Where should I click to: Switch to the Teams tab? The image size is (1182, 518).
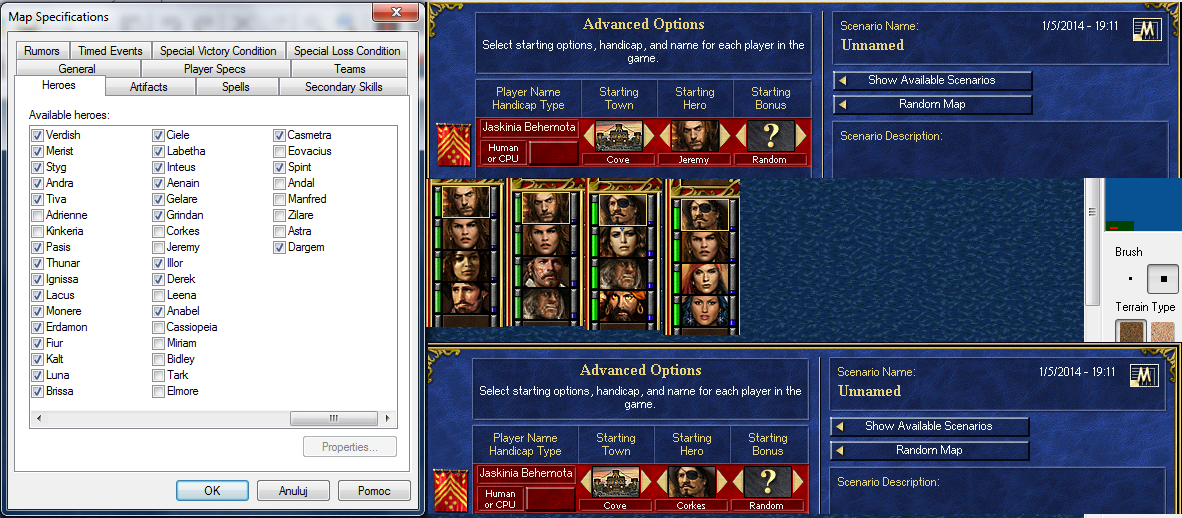[x=350, y=69]
